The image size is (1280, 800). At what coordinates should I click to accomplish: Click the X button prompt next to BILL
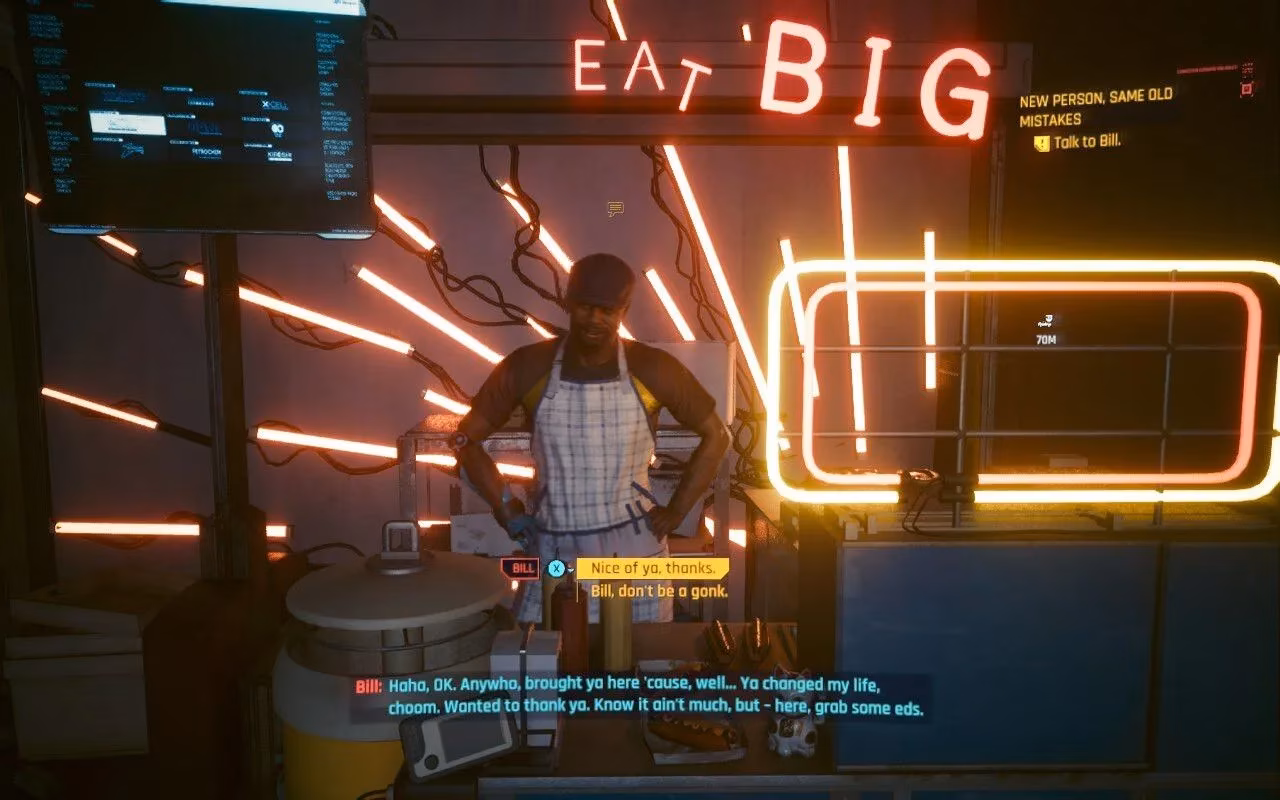pyautogui.click(x=557, y=568)
